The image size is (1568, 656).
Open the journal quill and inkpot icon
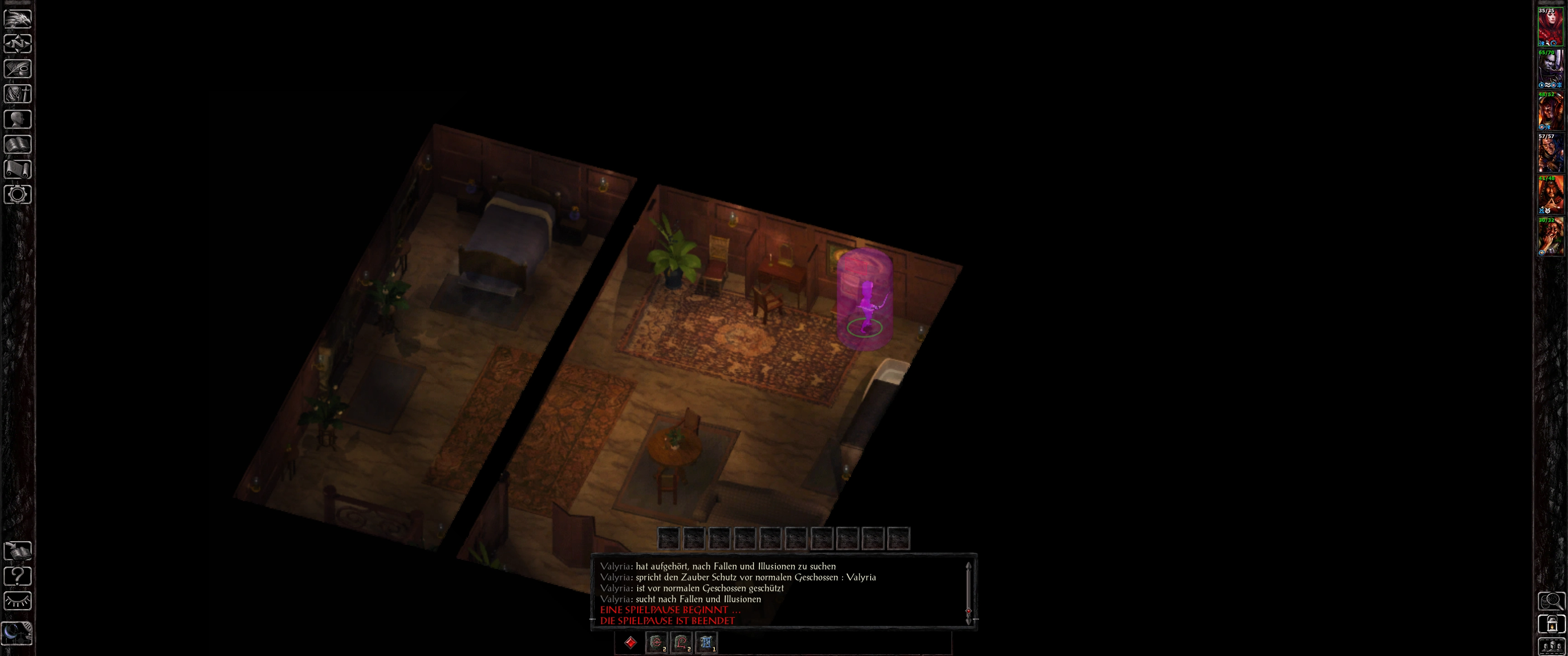18,69
